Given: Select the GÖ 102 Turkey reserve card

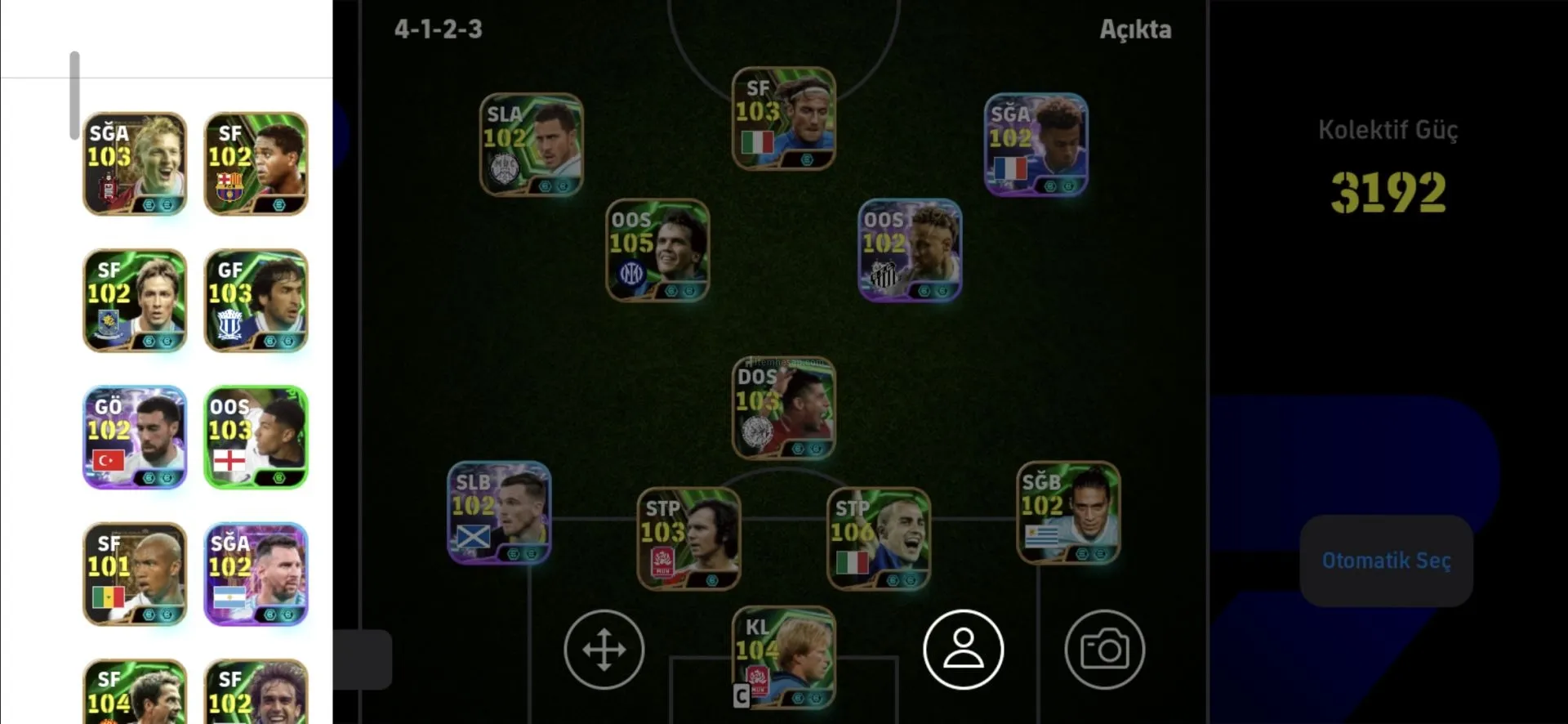Looking at the screenshot, I should click(x=135, y=437).
